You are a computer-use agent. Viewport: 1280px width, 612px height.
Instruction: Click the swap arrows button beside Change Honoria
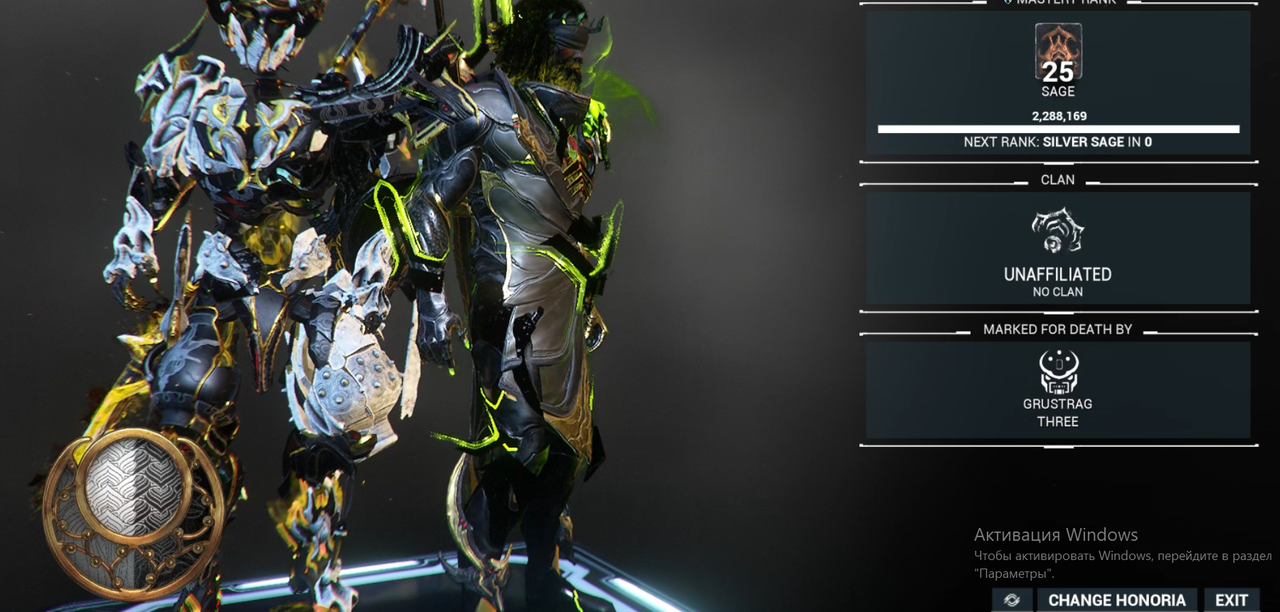pos(1012,600)
